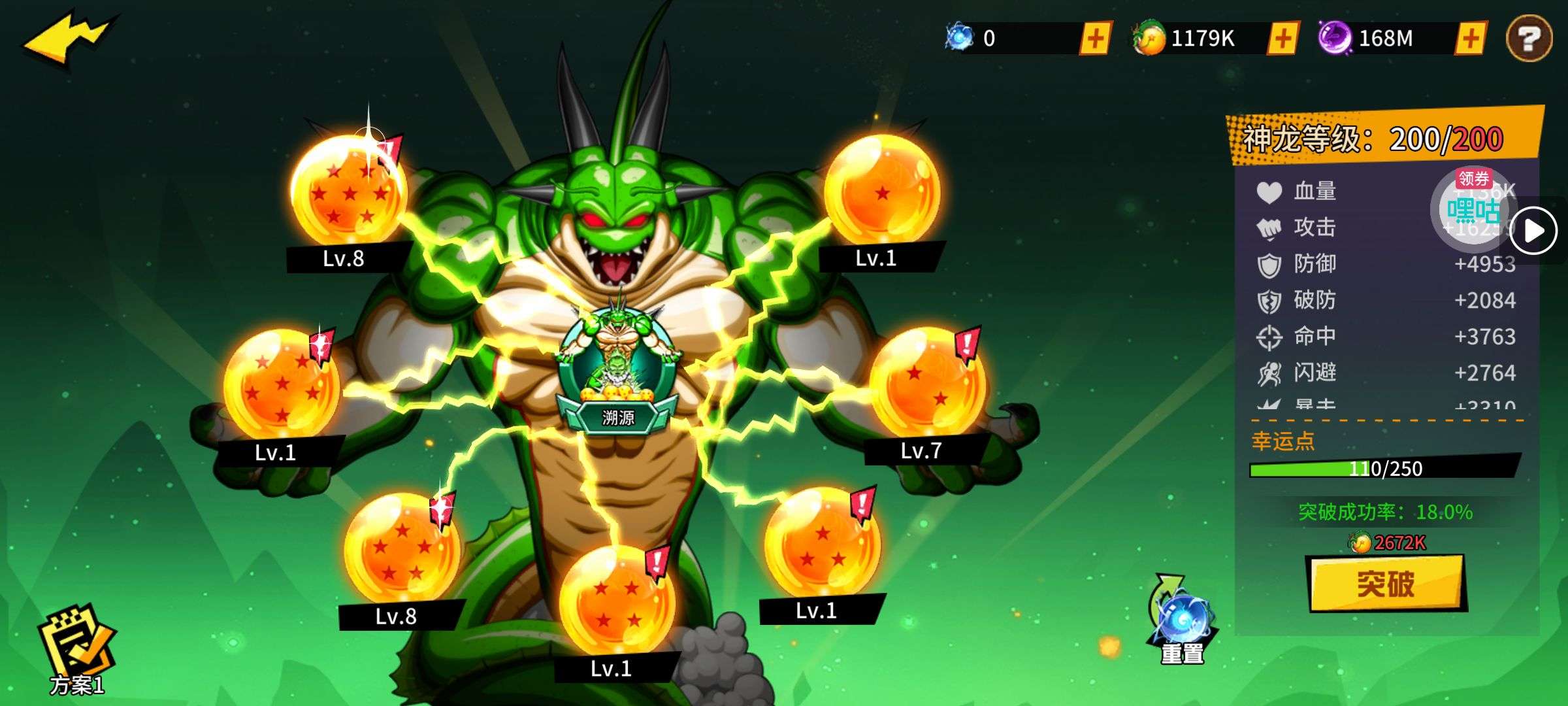Click the white play arrow overlay button
1568x706 pixels.
[x=1533, y=231]
